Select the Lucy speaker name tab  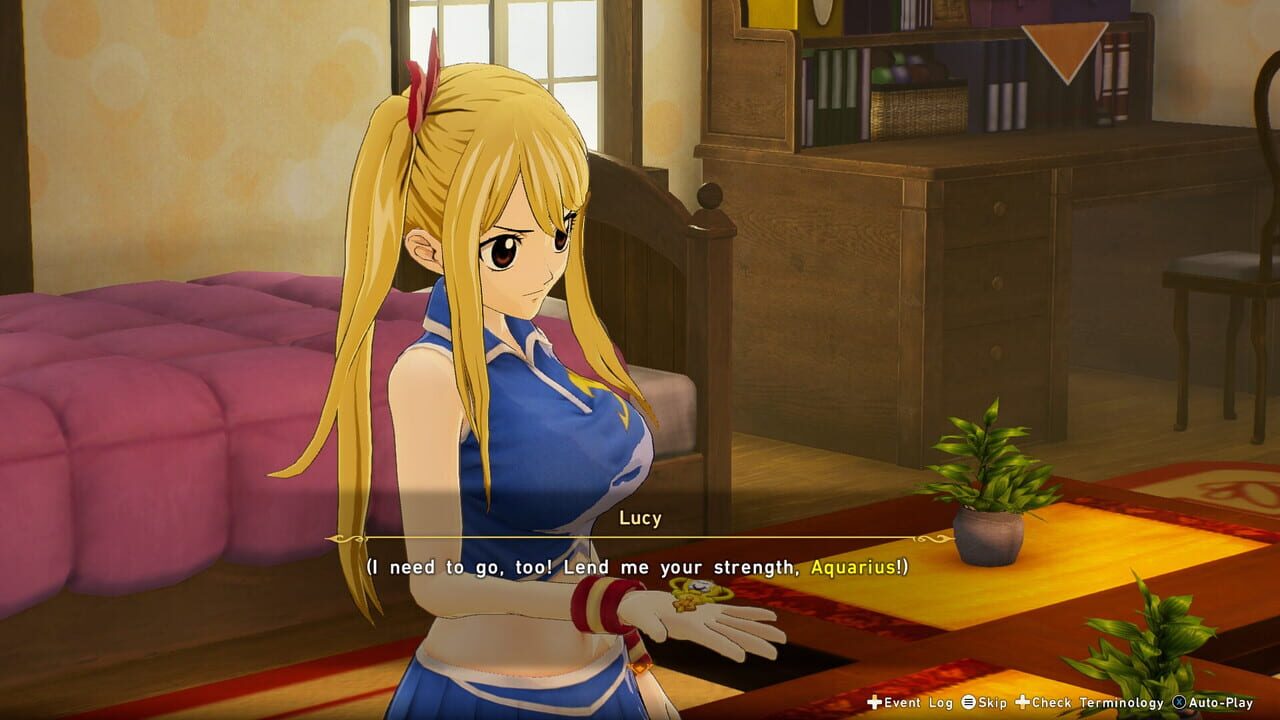point(638,518)
